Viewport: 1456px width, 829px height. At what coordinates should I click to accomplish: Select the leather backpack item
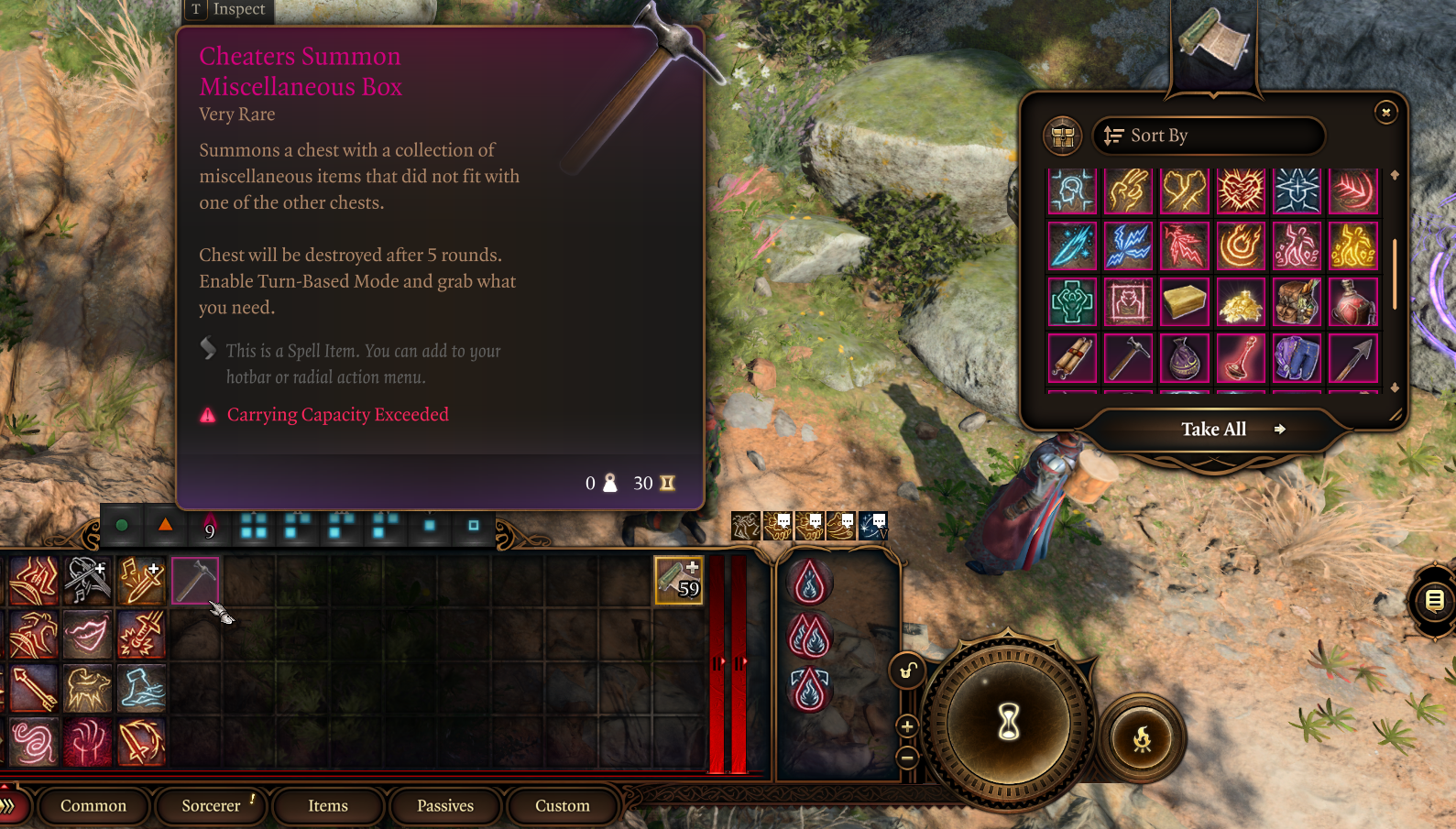[x=1297, y=303]
